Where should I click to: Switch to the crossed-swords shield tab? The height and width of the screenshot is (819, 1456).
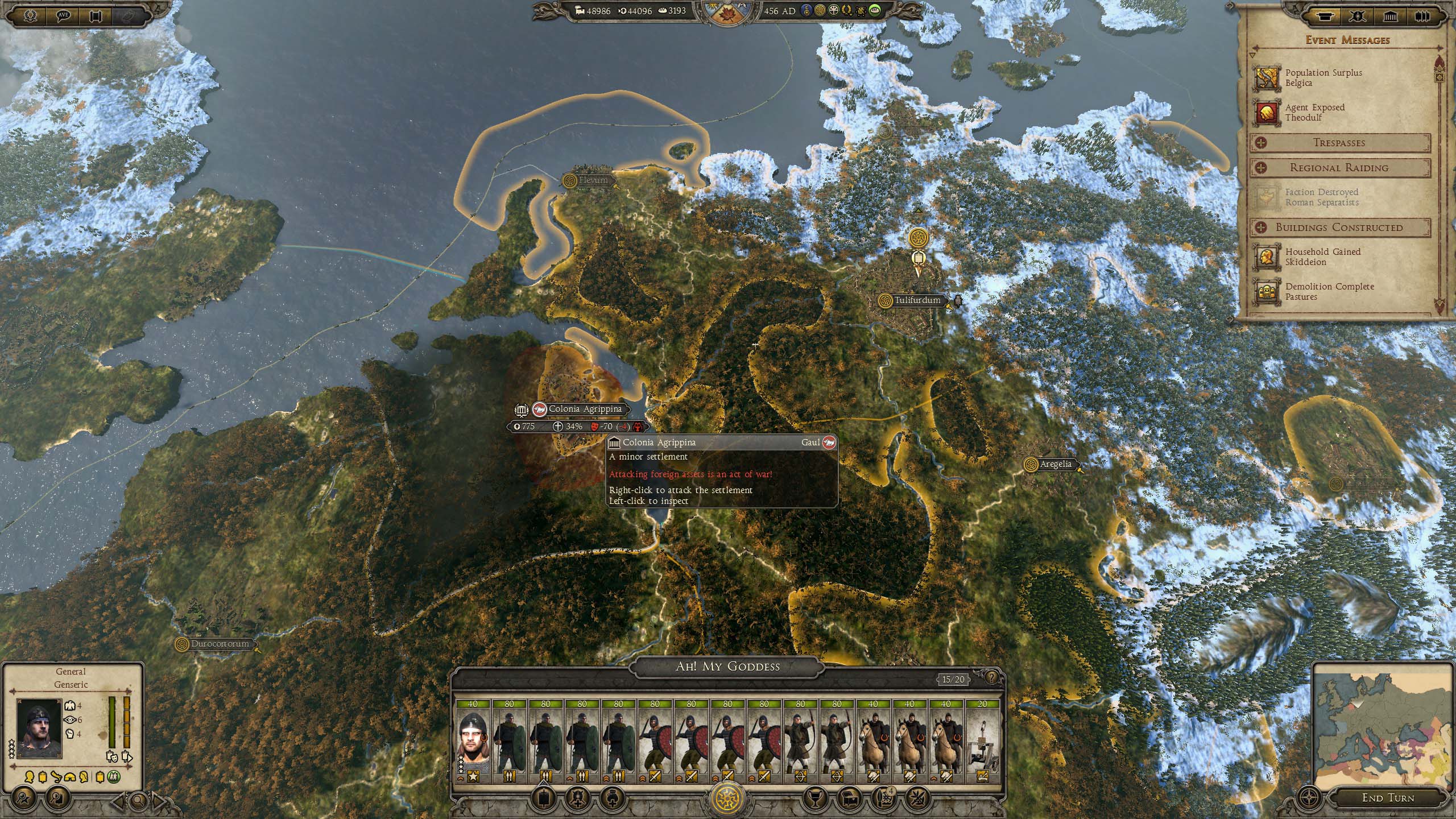pyautogui.click(x=1358, y=15)
